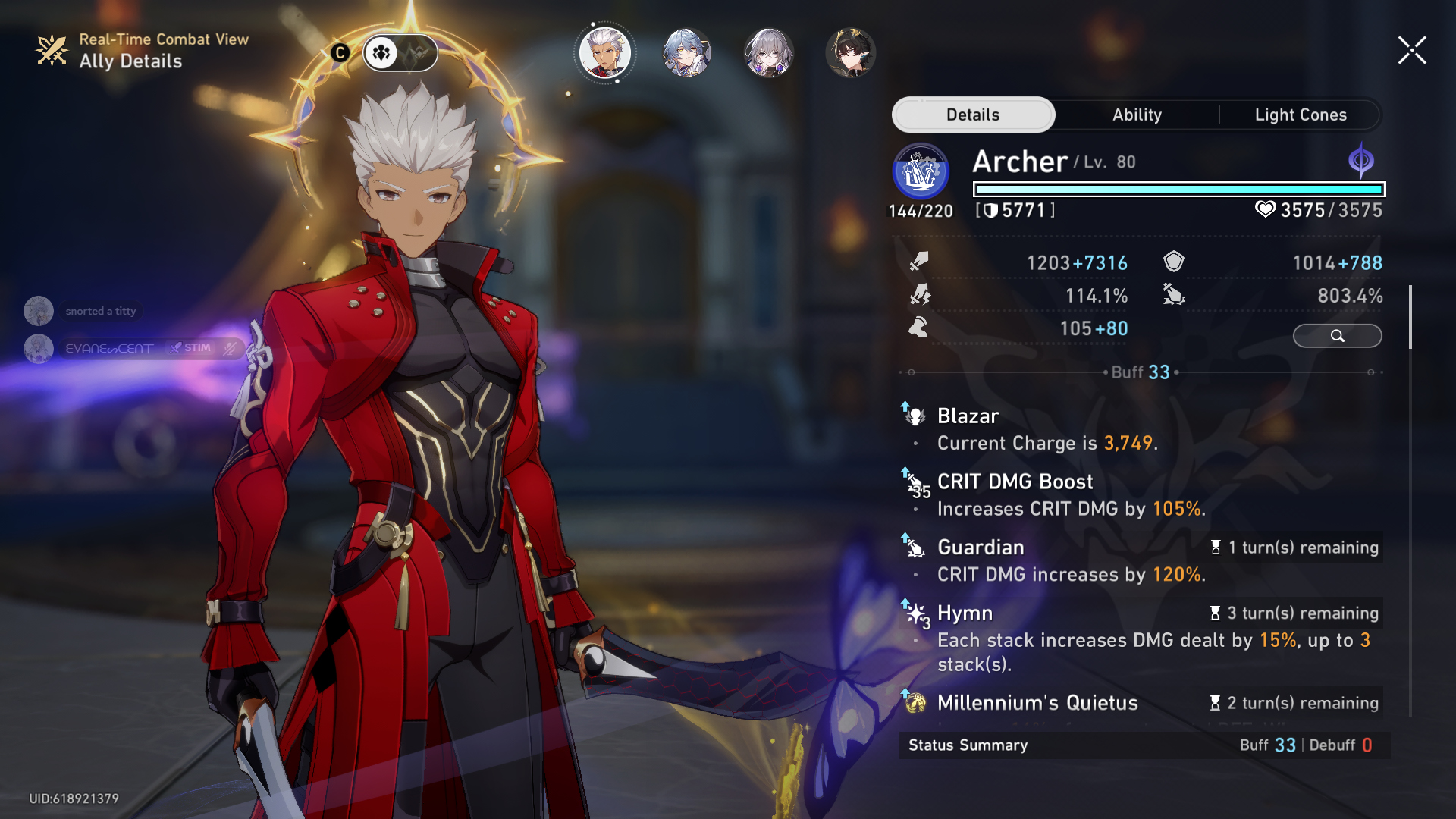Inspect the CRIT DMG Boost buff
Screen dimensions: 1456x819
[x=1015, y=482]
